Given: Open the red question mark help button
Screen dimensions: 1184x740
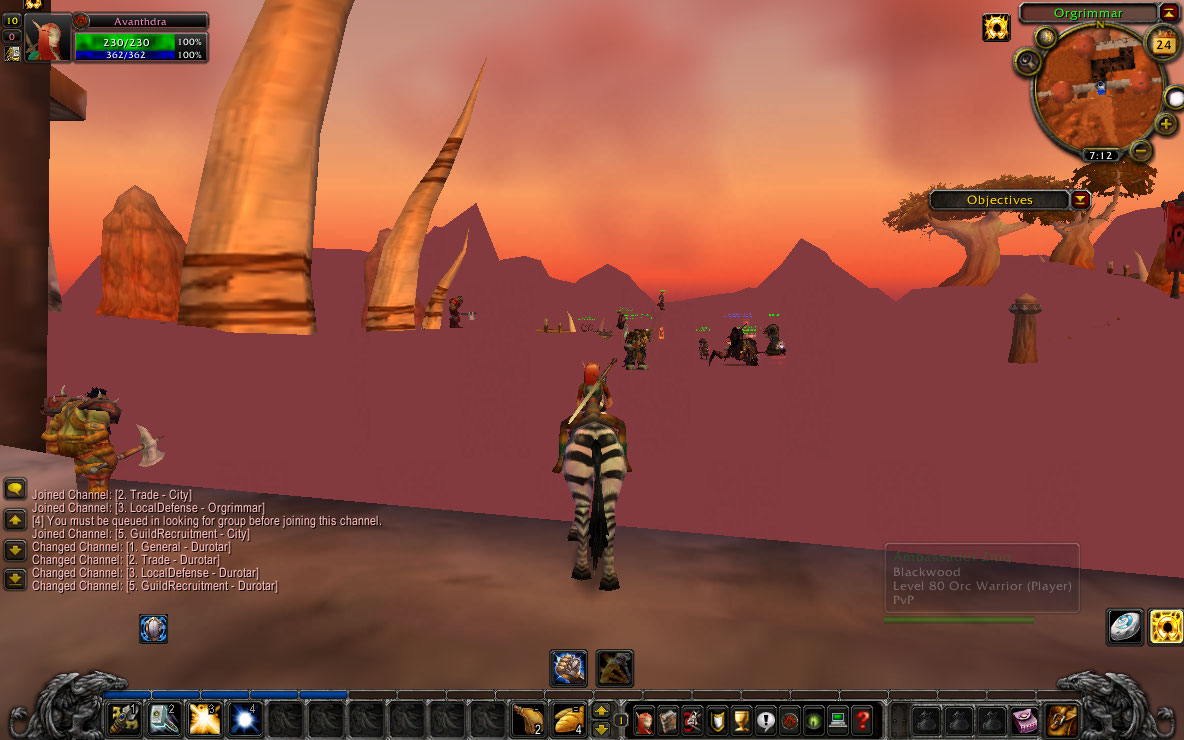Looking at the screenshot, I should pyautogui.click(x=862, y=719).
